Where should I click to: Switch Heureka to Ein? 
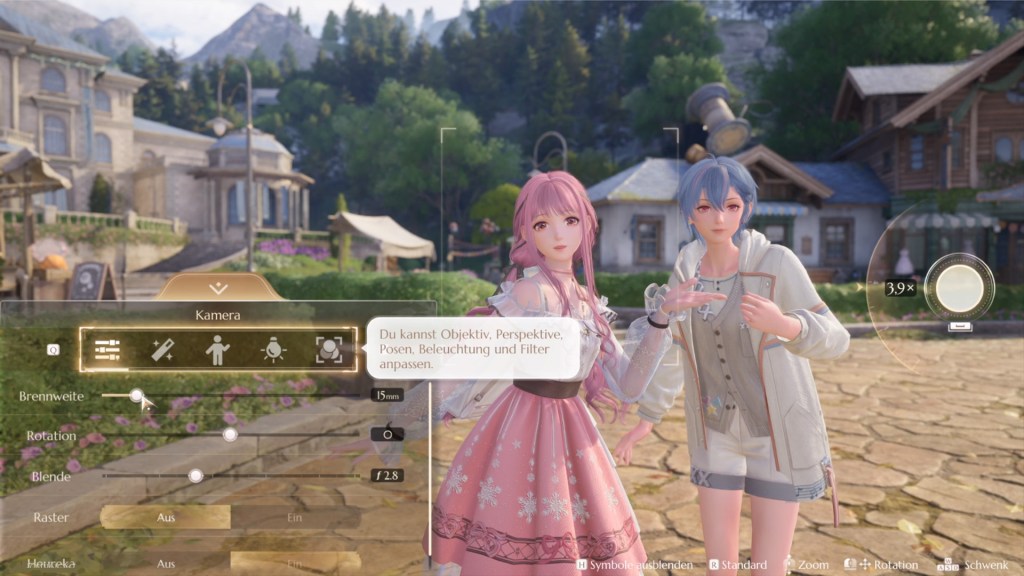click(x=295, y=563)
